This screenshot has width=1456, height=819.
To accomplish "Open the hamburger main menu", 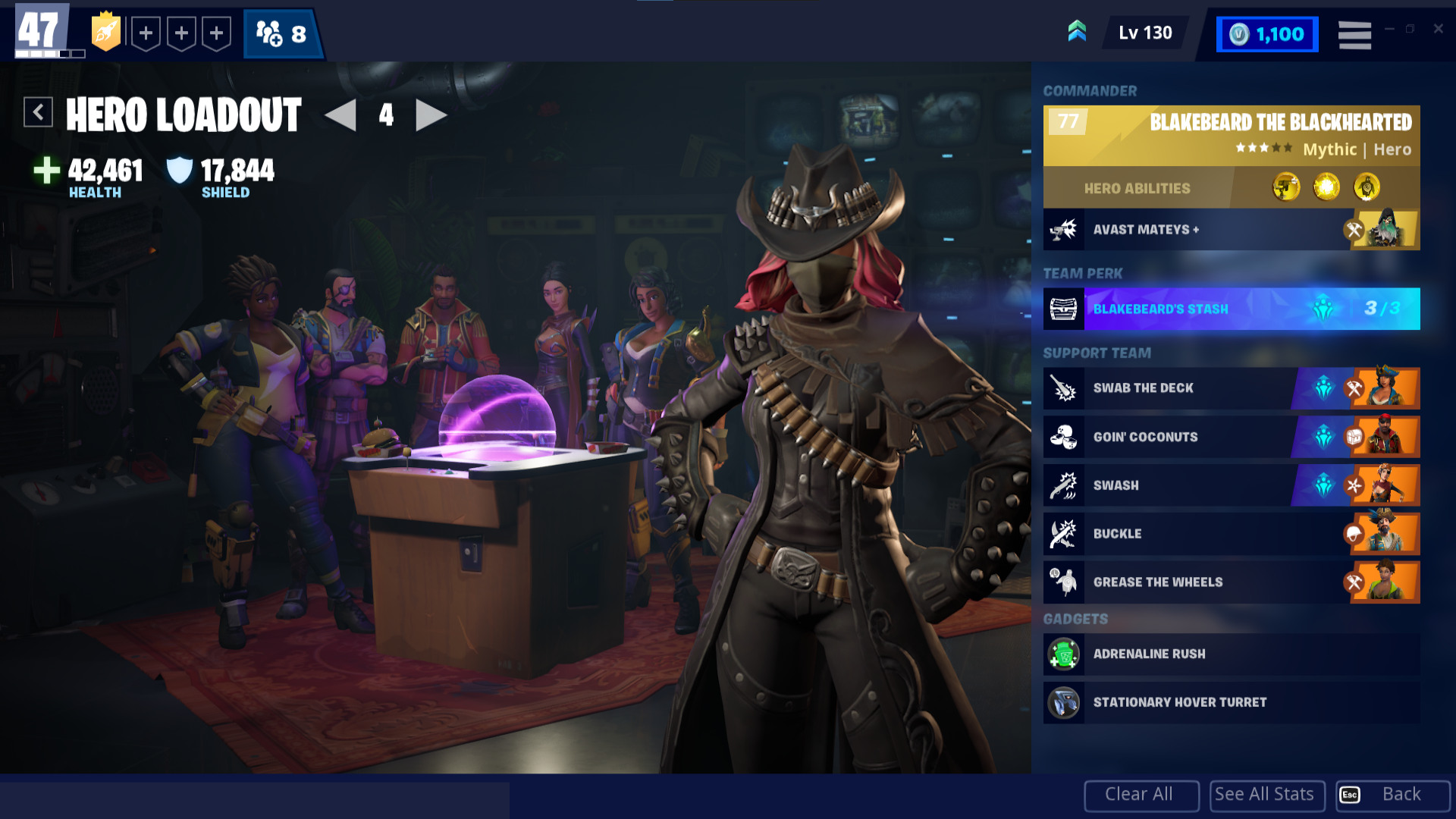I will [1354, 35].
